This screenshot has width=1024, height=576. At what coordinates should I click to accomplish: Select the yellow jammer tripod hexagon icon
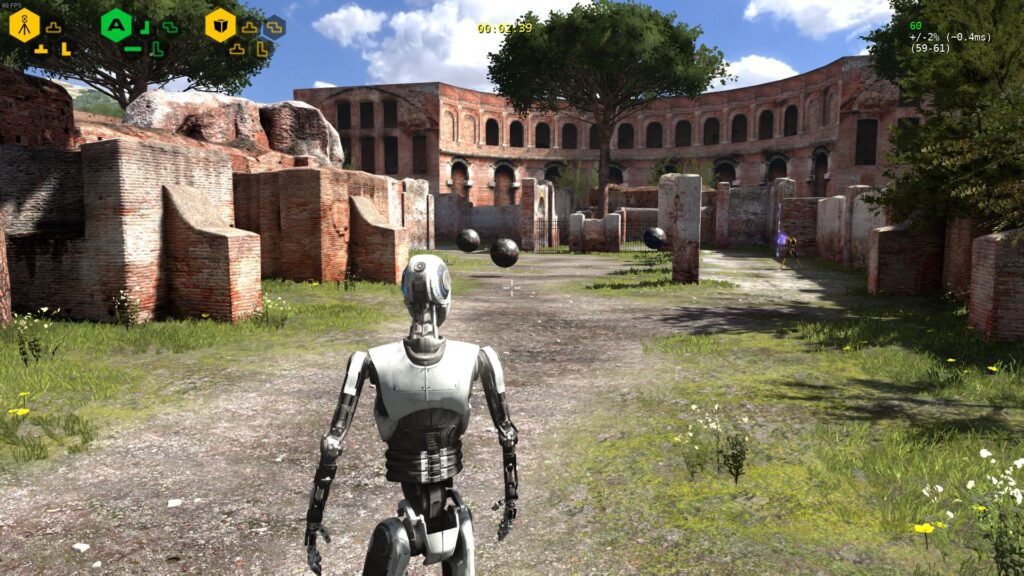pos(24,25)
